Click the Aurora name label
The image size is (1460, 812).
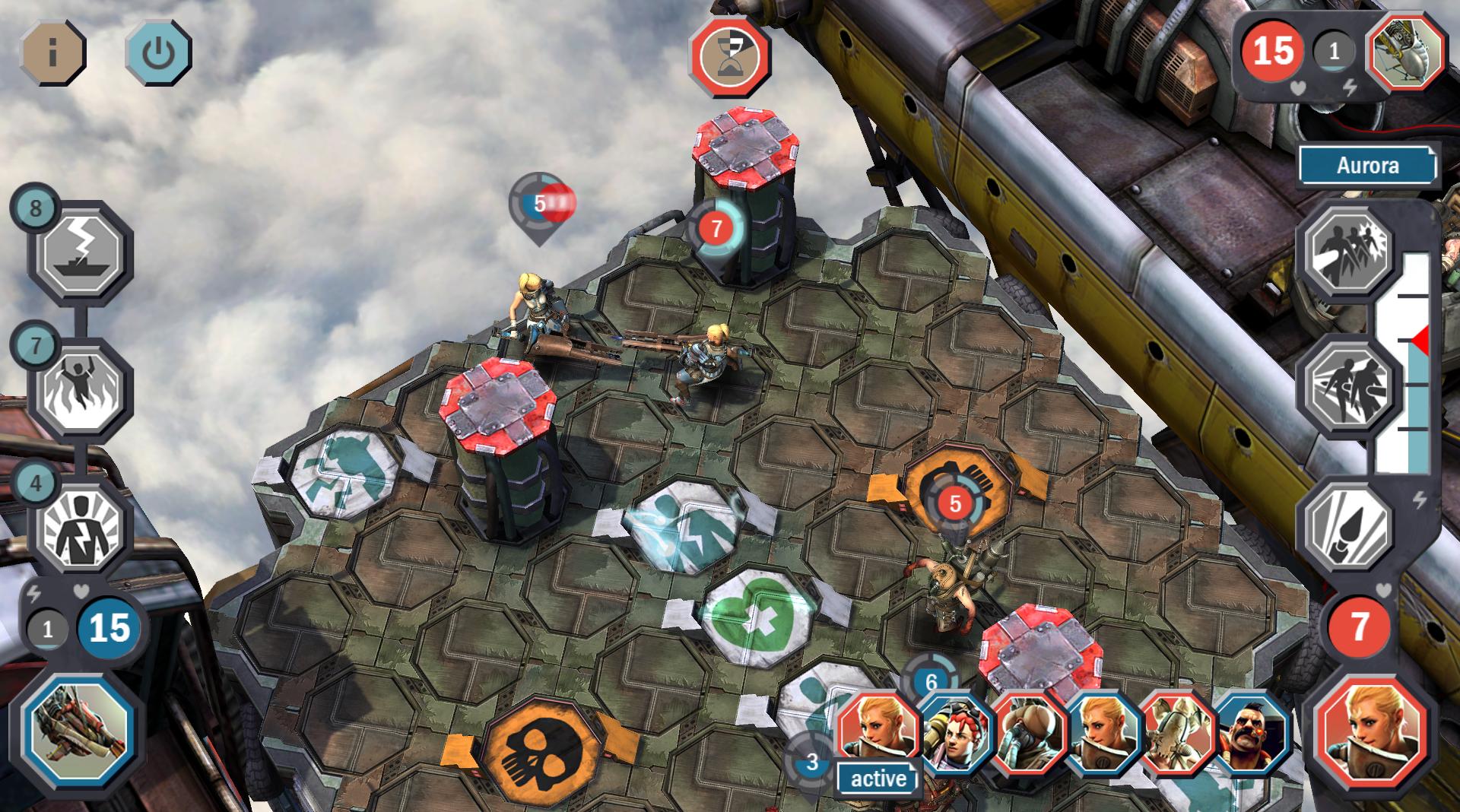click(x=1366, y=166)
